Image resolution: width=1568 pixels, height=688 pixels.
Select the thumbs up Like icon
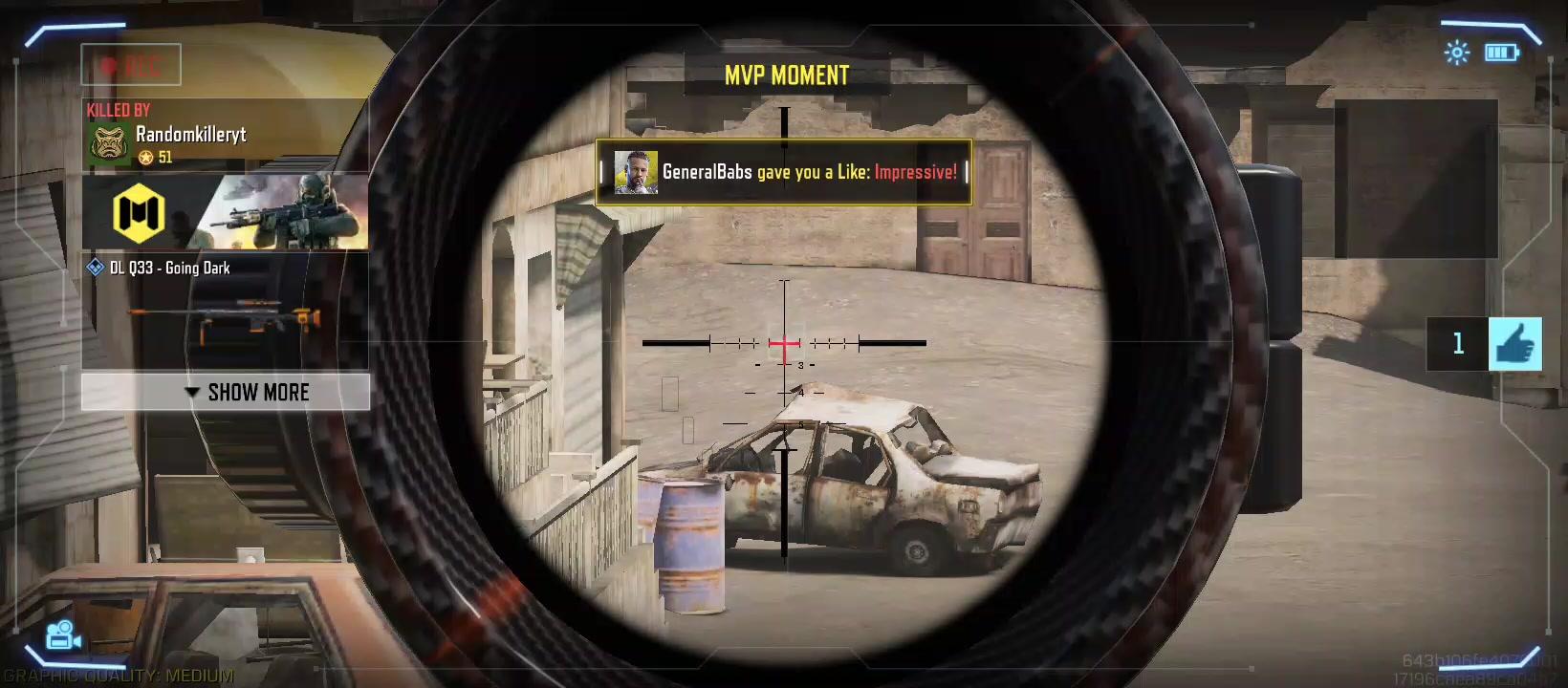point(1514,344)
